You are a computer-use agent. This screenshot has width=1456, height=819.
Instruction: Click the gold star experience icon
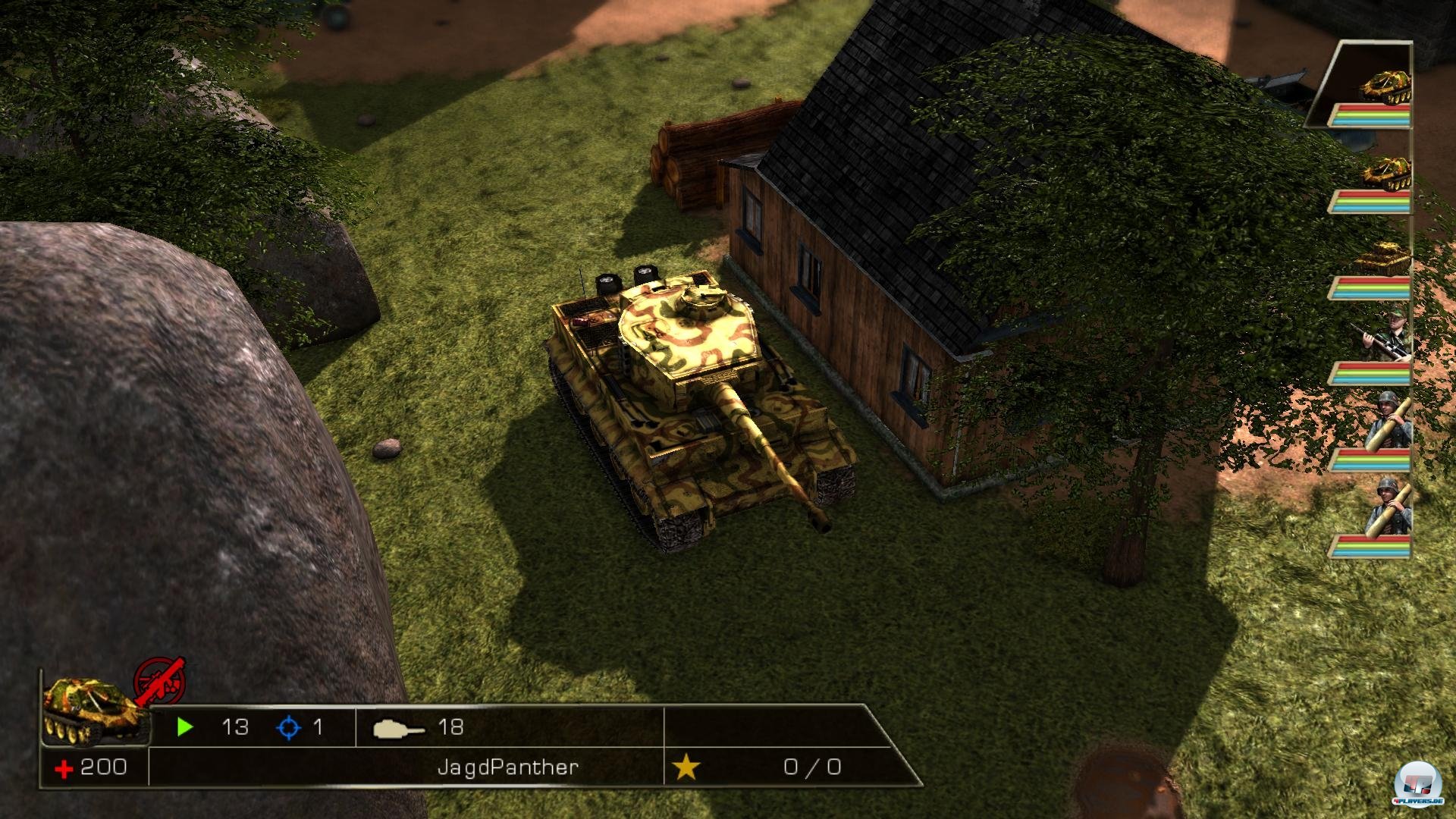(686, 767)
